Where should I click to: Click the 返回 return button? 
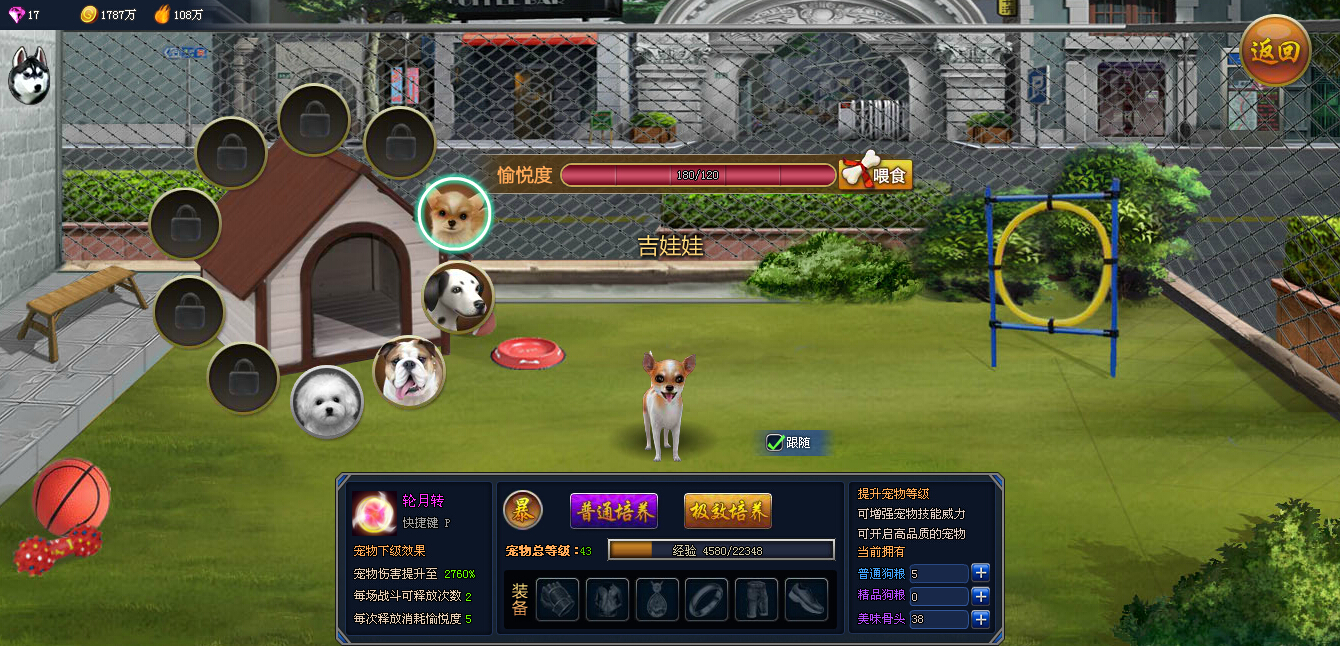point(1275,51)
